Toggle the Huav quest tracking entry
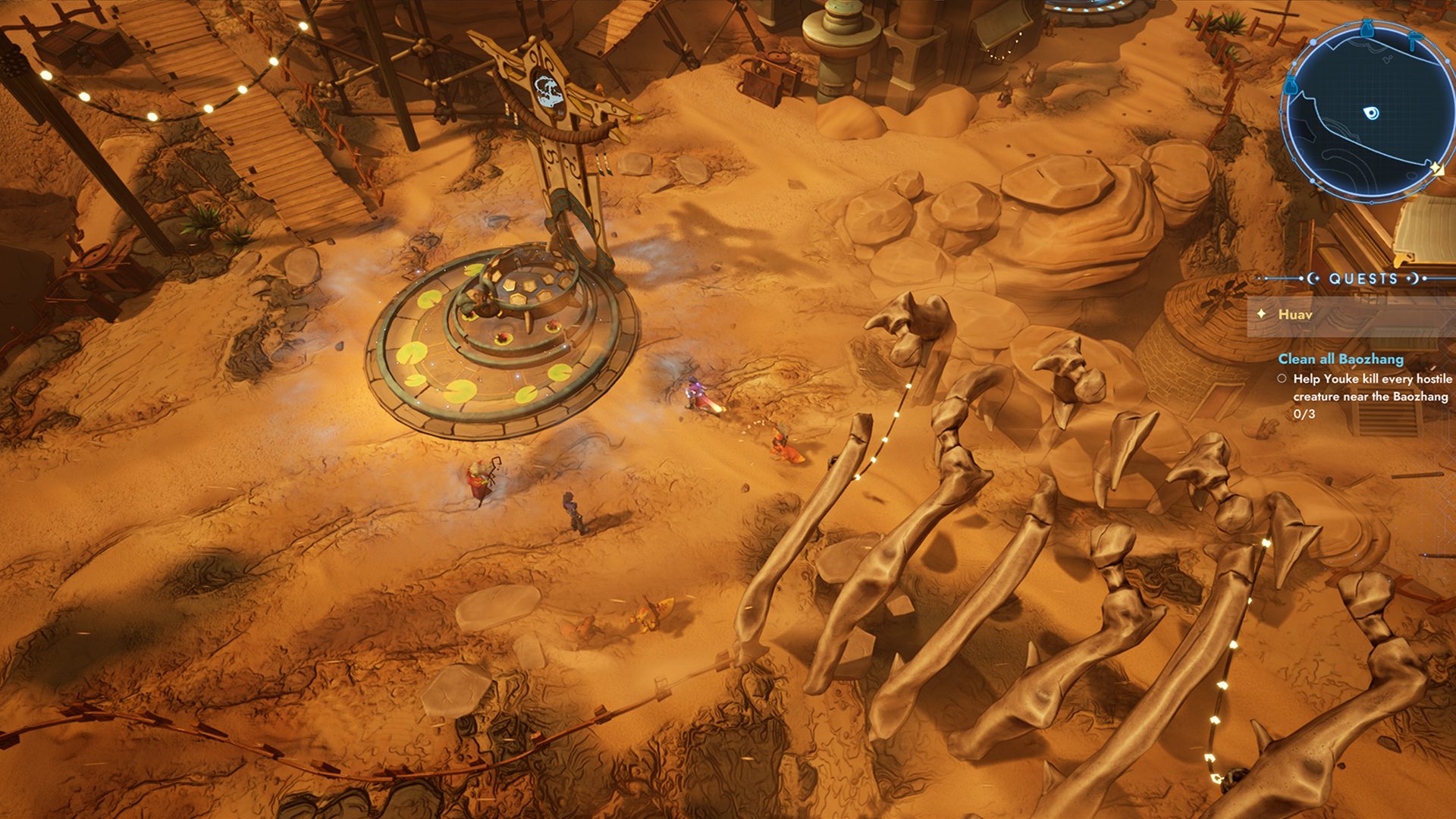Image resolution: width=1456 pixels, height=819 pixels. pyautogui.click(x=1294, y=315)
